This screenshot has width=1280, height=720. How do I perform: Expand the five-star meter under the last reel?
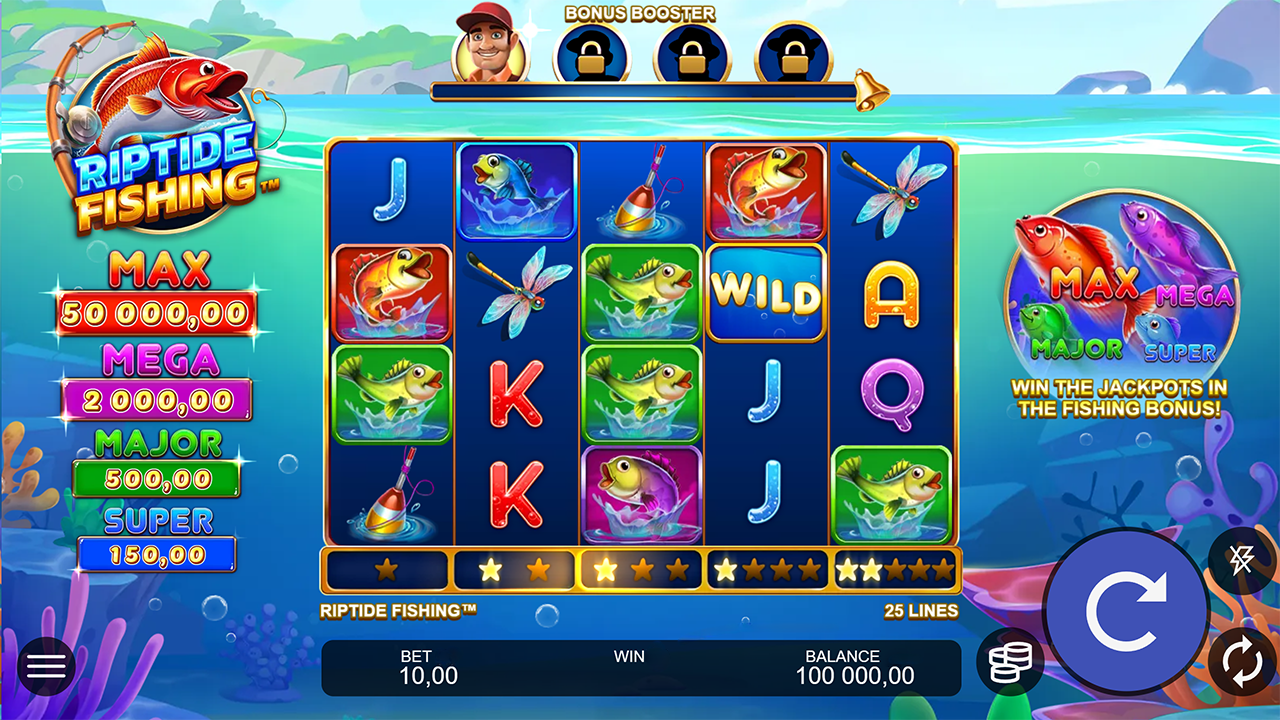click(x=893, y=570)
